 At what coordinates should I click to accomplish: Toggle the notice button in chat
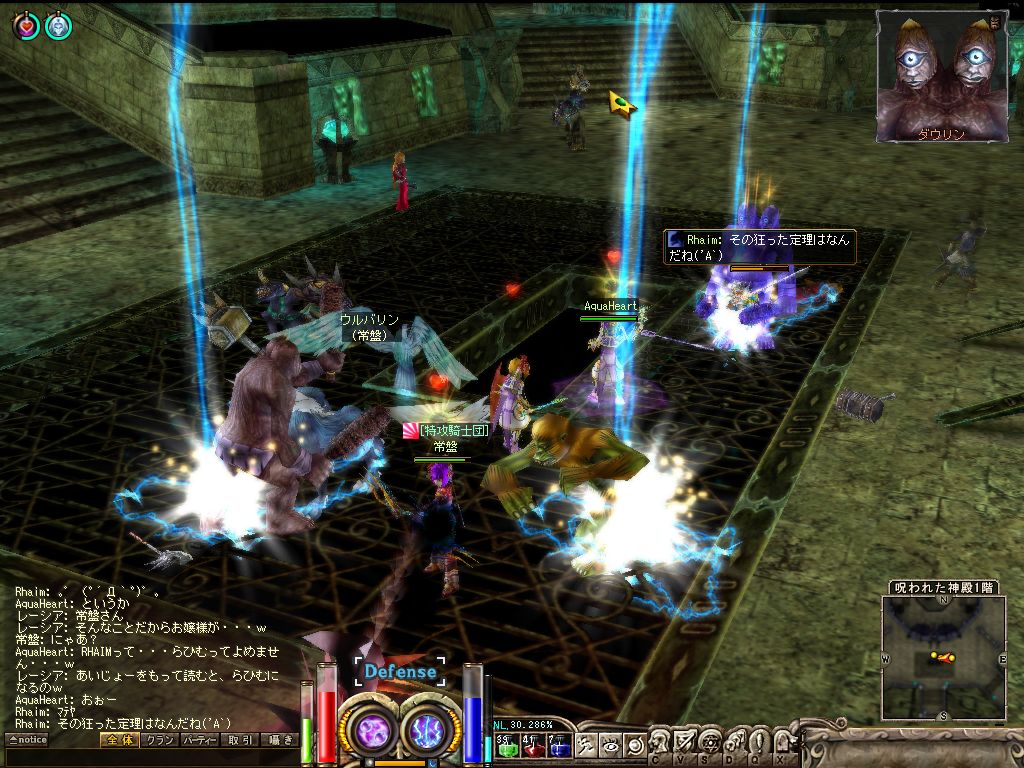click(x=27, y=740)
